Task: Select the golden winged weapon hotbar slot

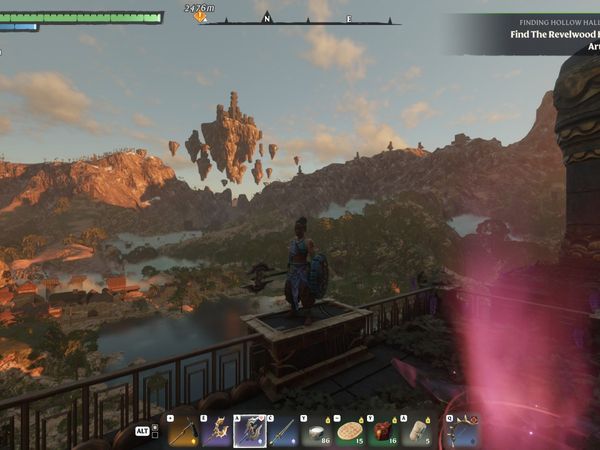Action: click(x=215, y=431)
